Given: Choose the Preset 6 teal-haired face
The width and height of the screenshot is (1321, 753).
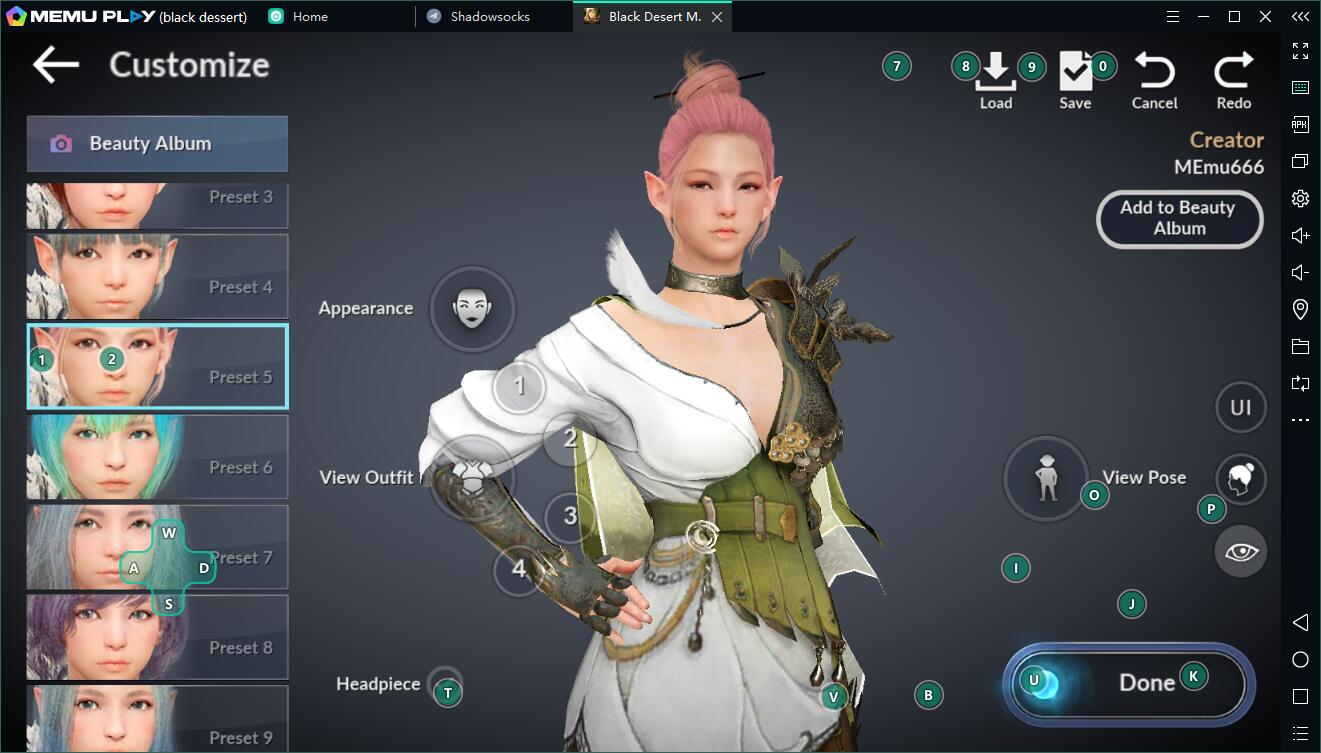Looking at the screenshot, I should [157, 457].
